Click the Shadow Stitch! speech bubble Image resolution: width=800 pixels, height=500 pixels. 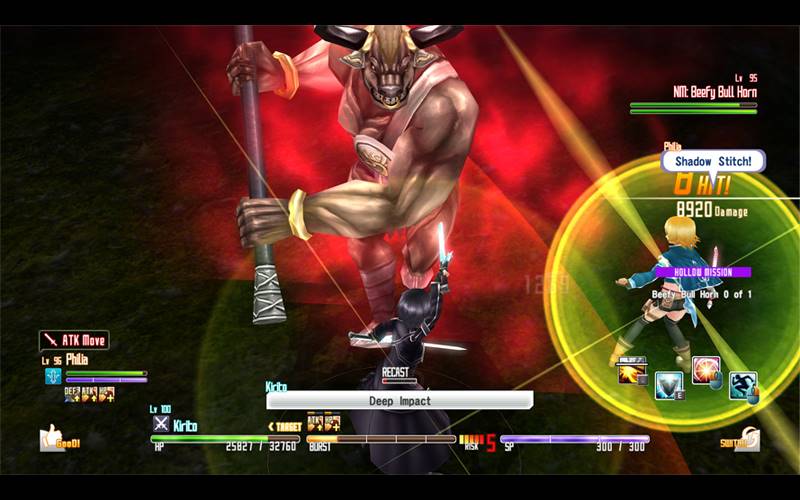coord(713,161)
